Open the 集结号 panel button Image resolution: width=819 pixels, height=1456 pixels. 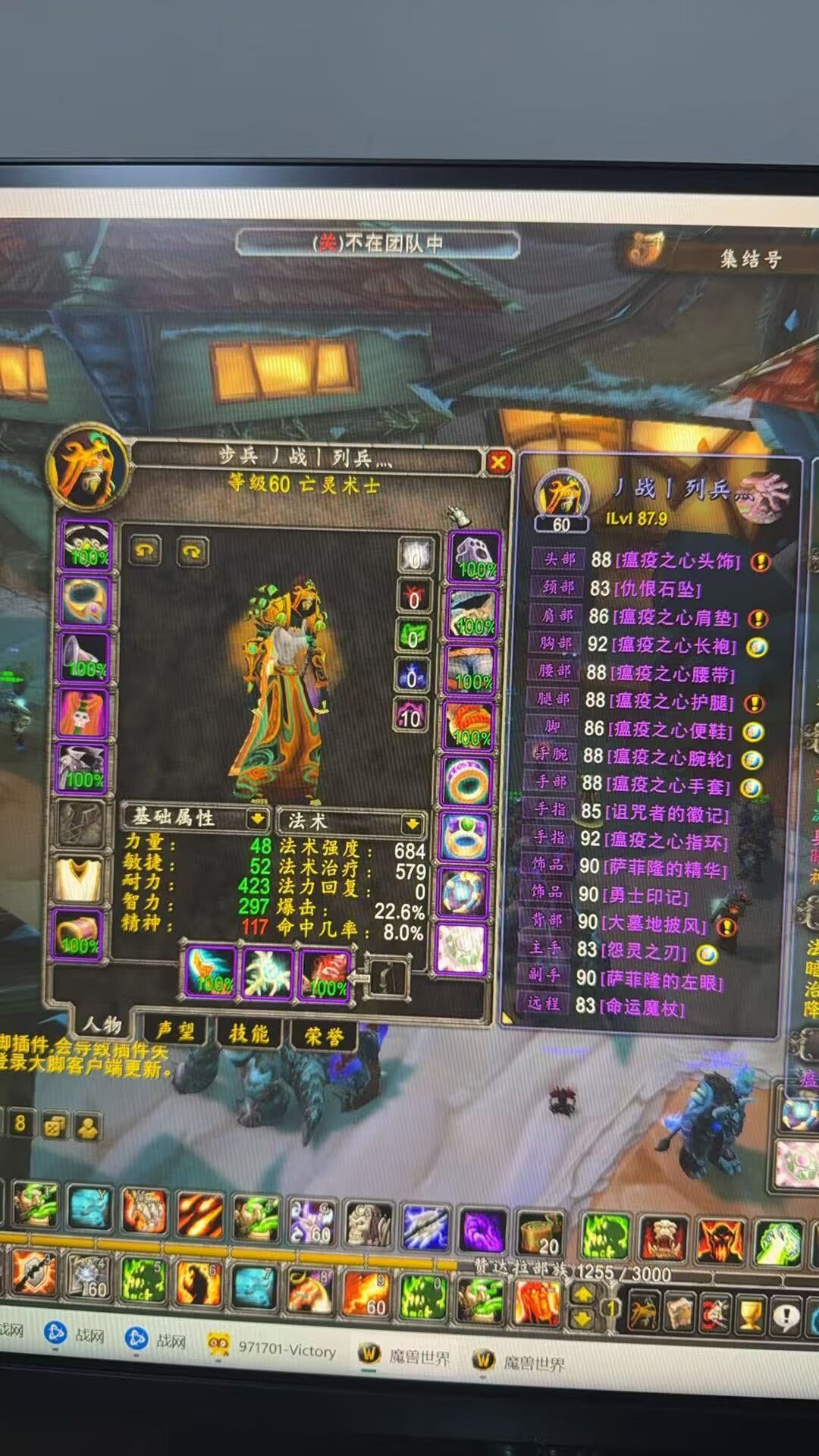(x=749, y=259)
